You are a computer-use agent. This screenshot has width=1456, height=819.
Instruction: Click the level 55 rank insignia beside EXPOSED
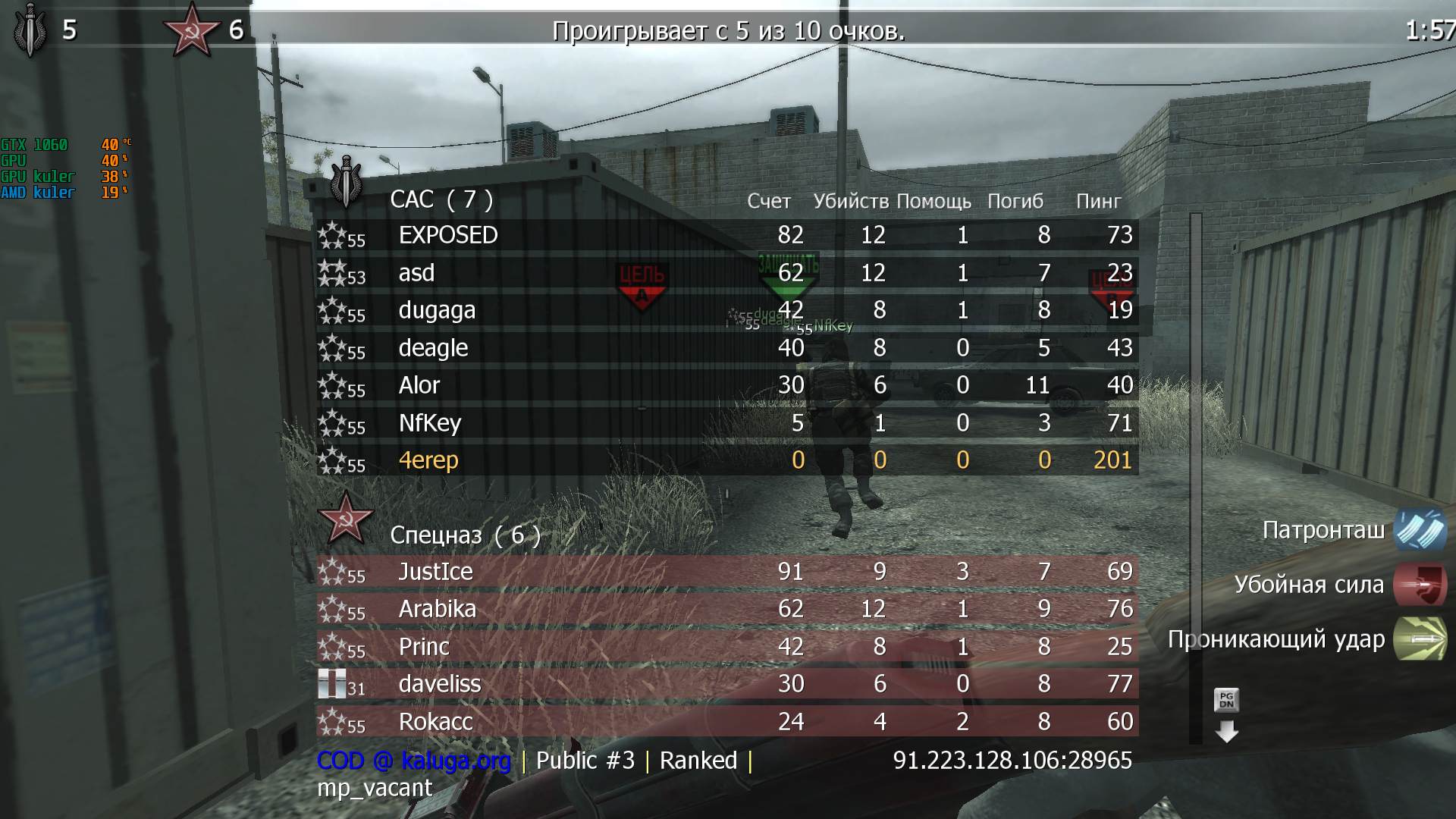click(334, 236)
